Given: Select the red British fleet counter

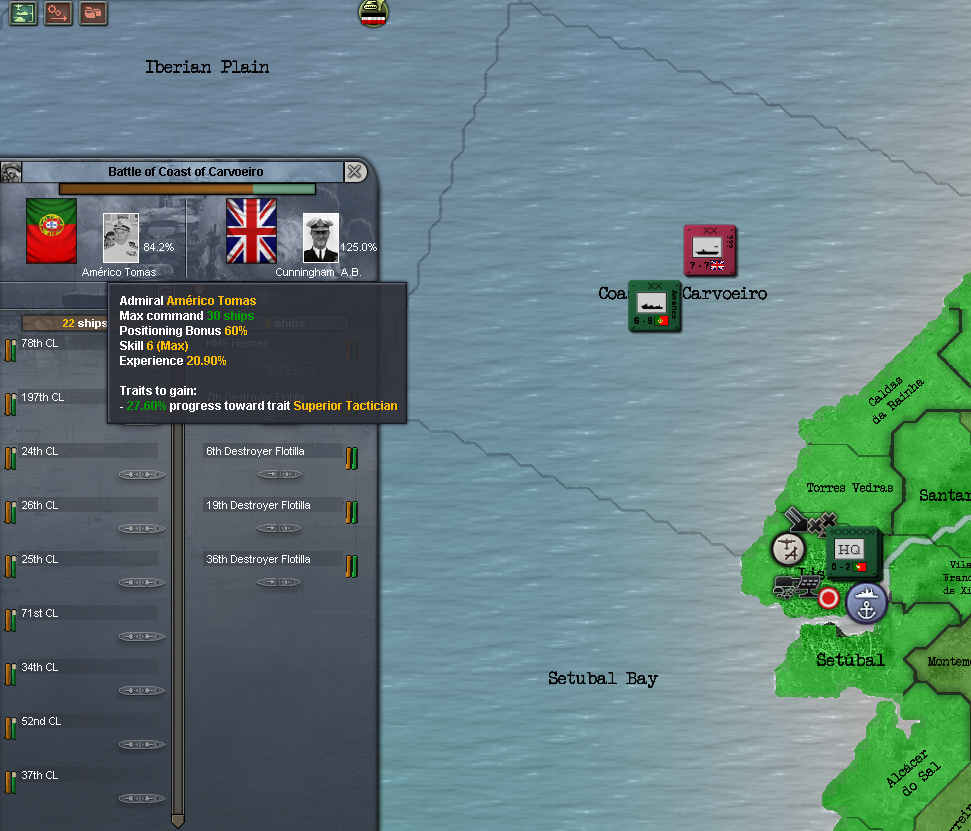Looking at the screenshot, I should click(x=709, y=250).
